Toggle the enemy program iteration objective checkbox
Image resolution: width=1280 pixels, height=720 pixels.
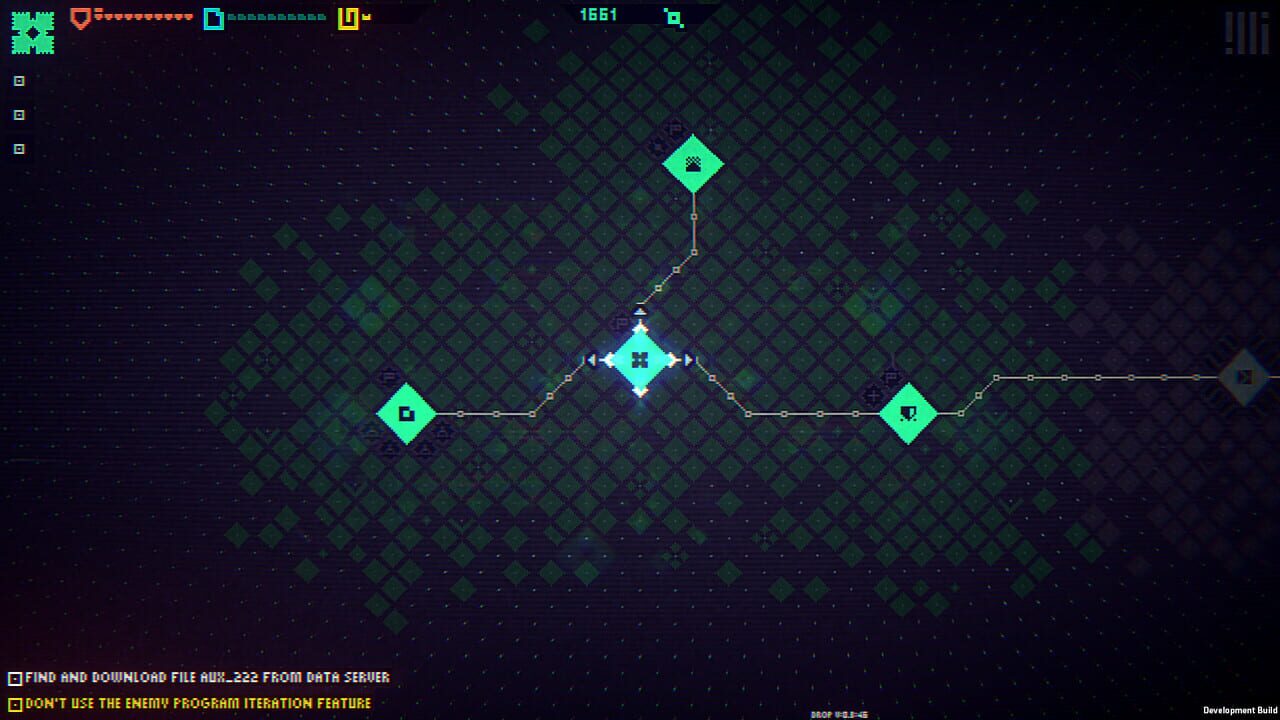pos(14,703)
